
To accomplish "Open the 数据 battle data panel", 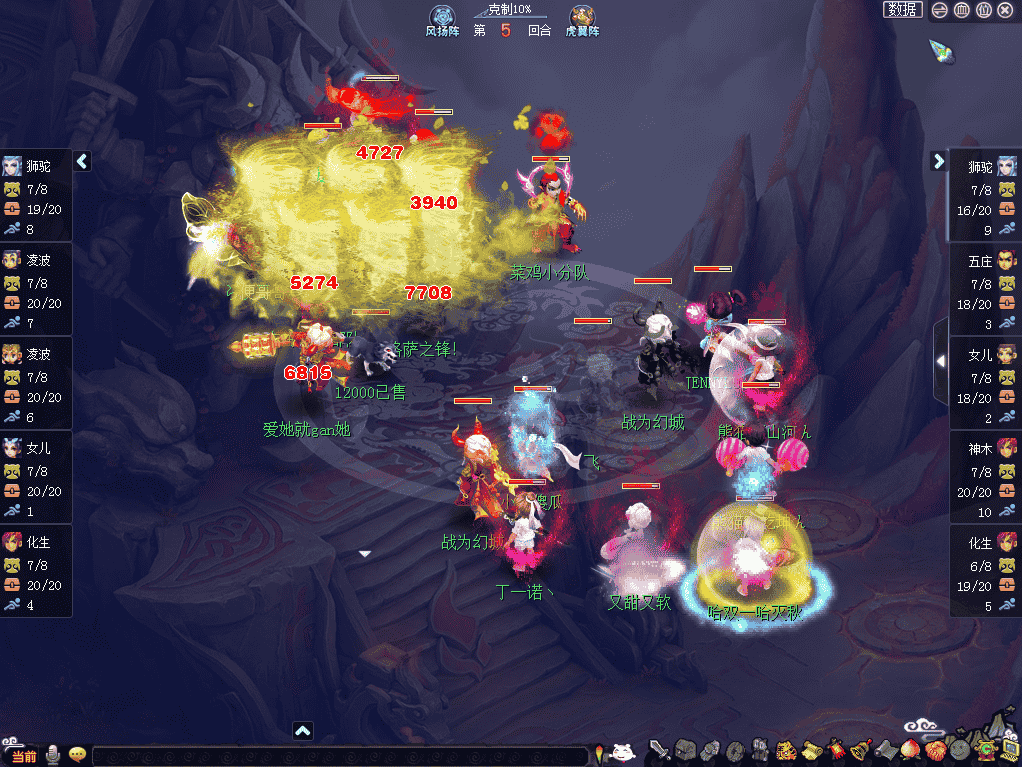I will click(x=902, y=10).
